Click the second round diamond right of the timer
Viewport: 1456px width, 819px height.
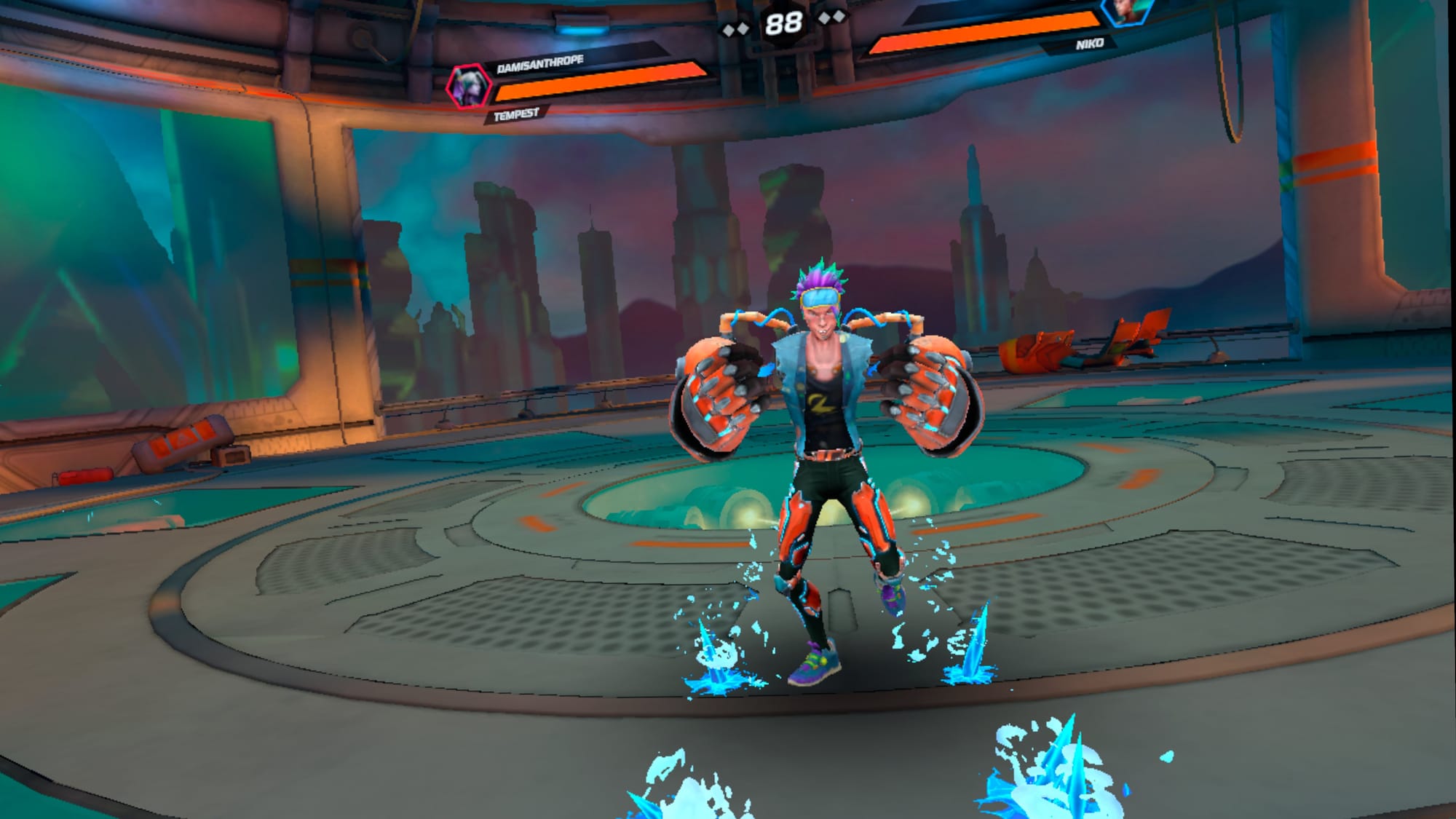click(839, 17)
